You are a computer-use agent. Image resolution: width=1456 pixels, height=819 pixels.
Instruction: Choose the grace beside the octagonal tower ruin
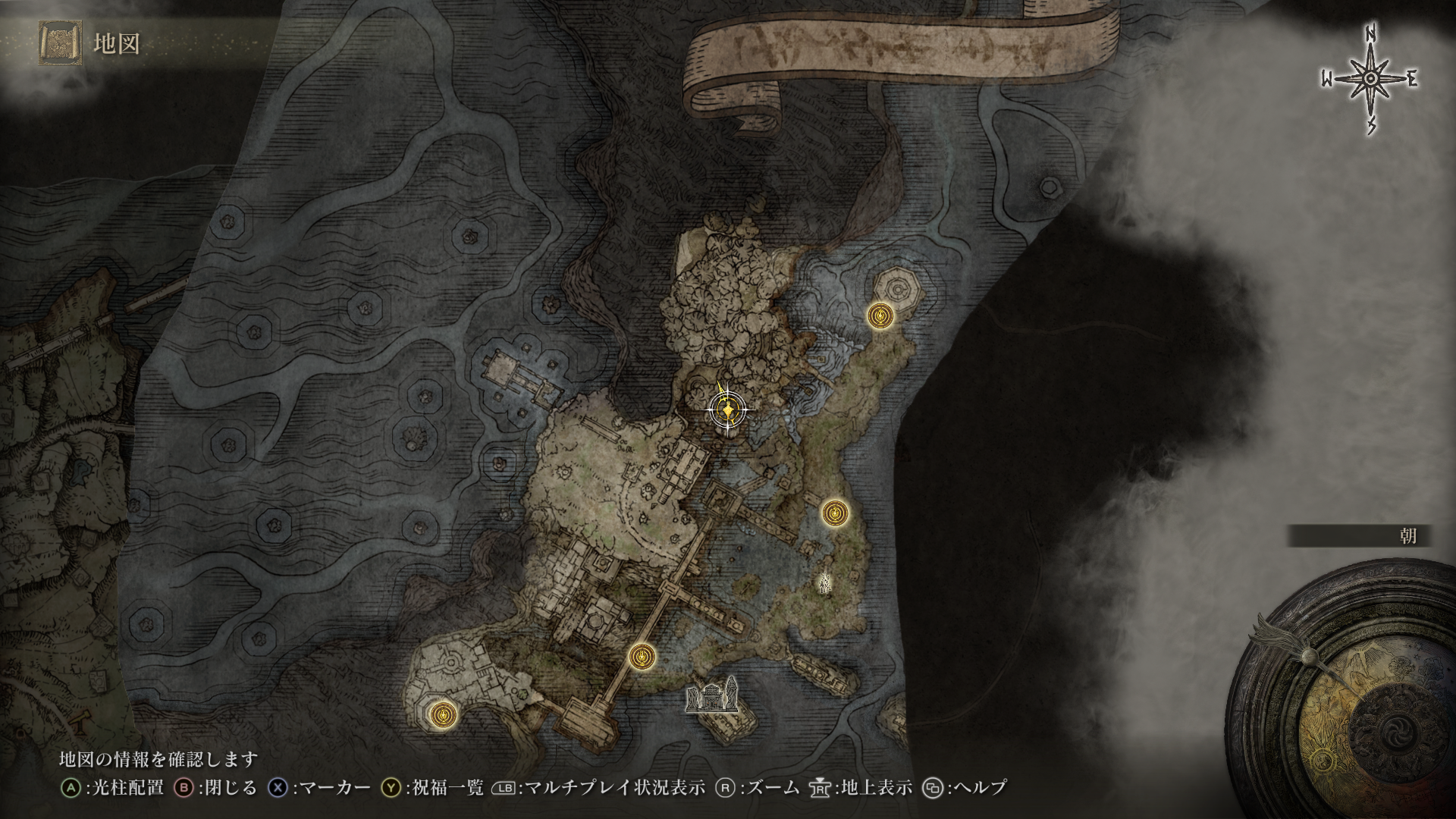click(880, 315)
